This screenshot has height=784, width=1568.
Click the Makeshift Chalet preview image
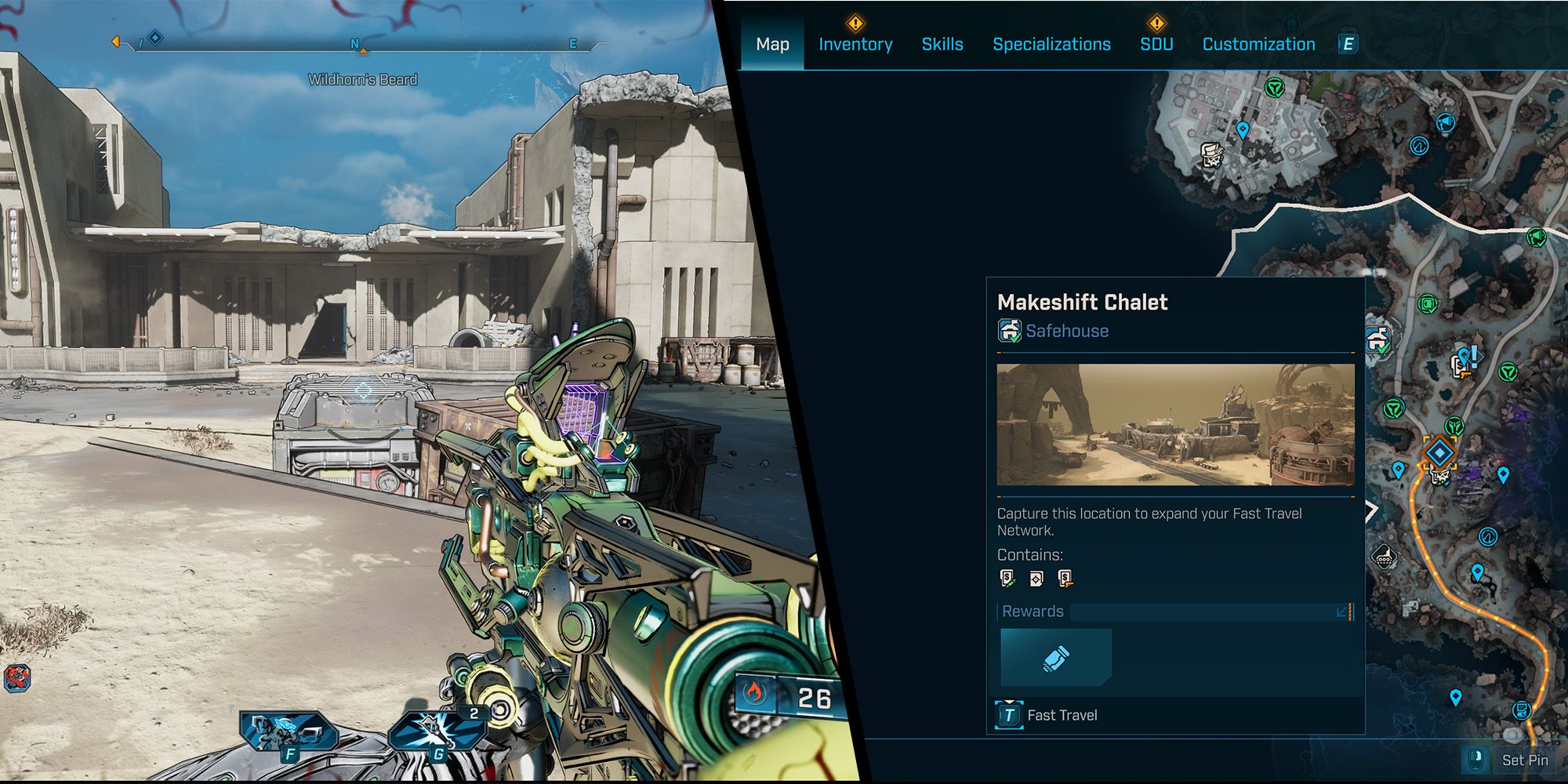[1175, 424]
